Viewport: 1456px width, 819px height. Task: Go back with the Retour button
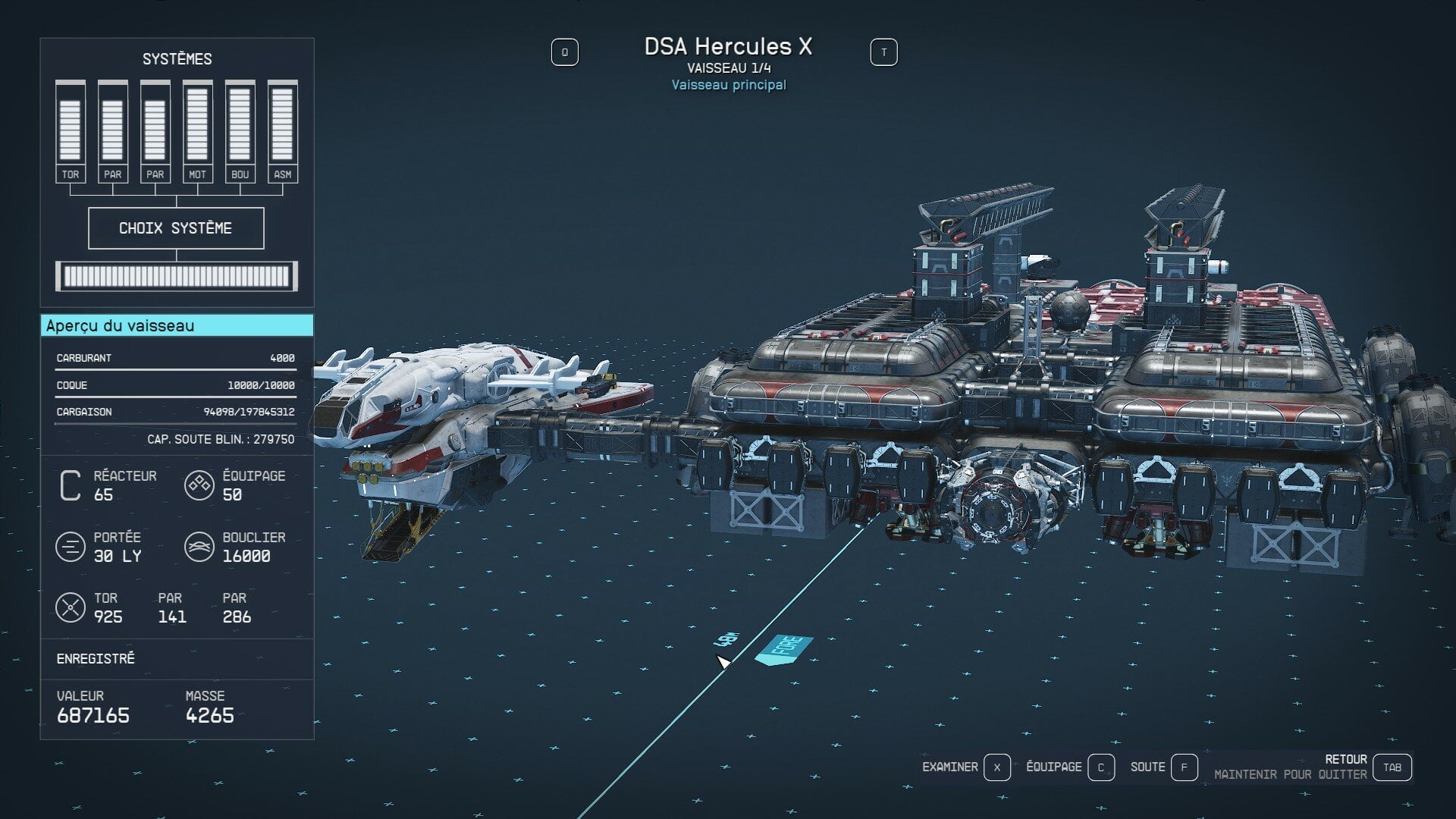click(1392, 767)
